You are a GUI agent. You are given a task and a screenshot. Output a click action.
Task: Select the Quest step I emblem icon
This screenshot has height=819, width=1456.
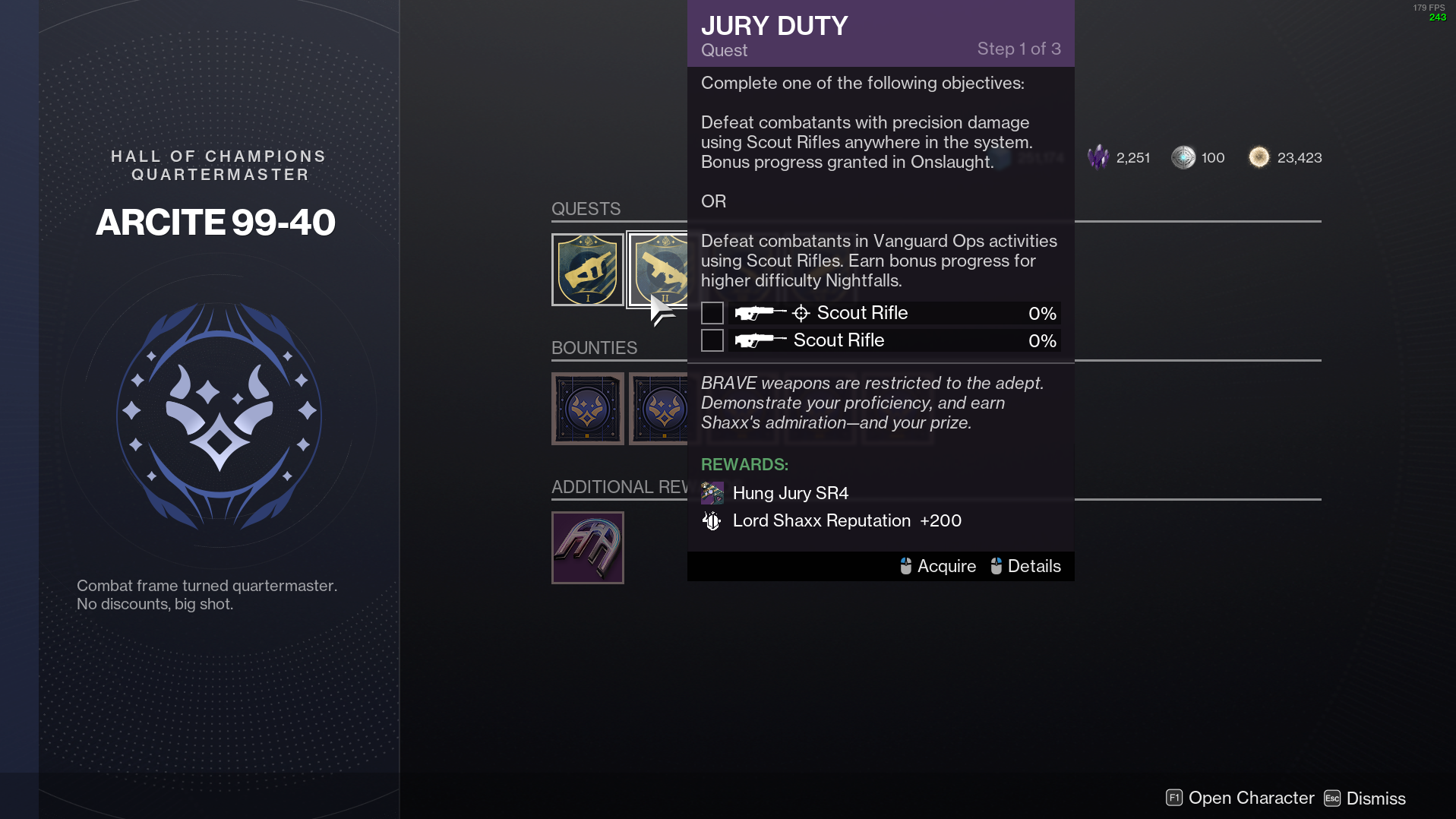pos(587,269)
